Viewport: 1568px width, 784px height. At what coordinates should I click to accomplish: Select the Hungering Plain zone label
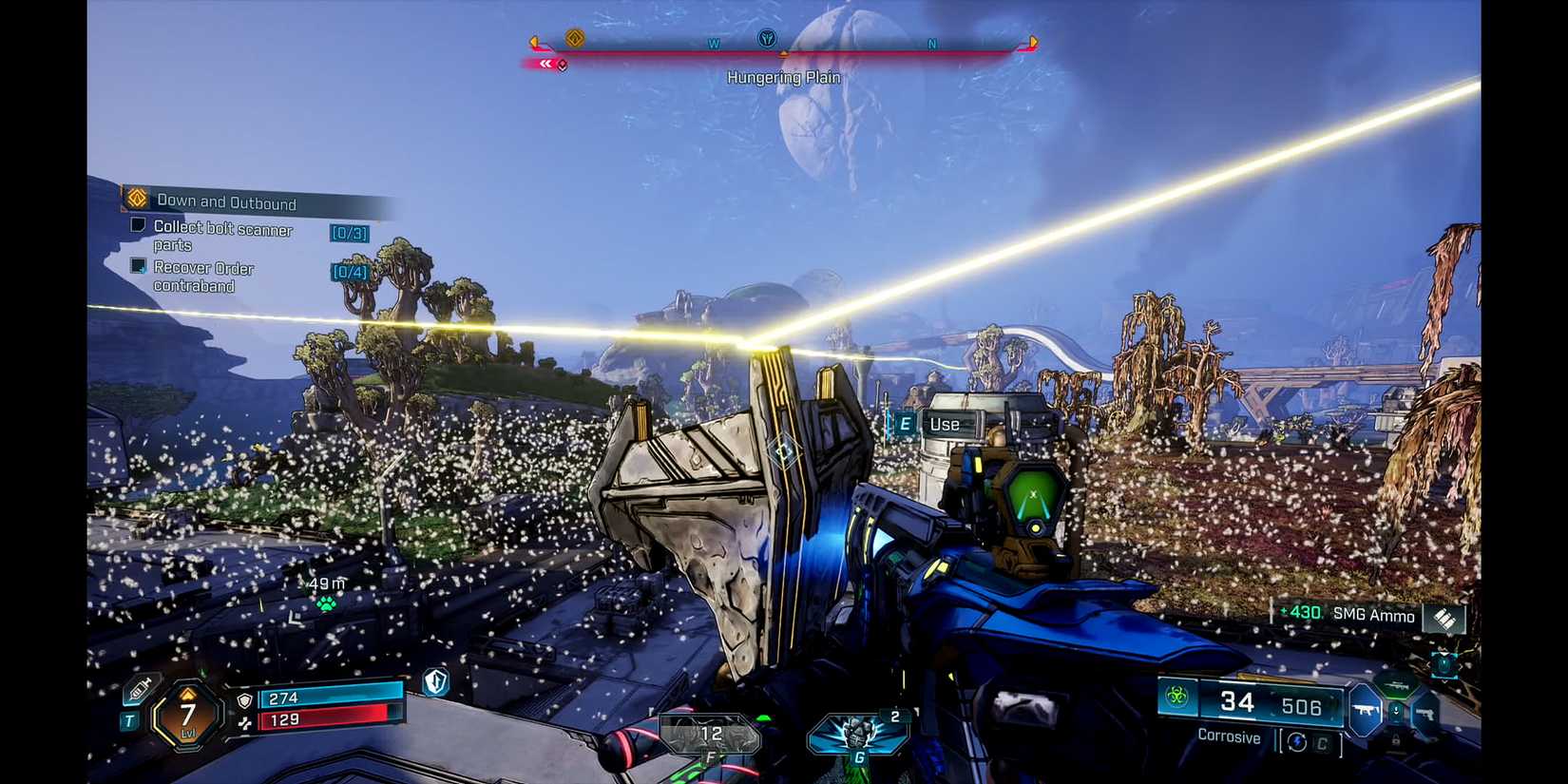tap(784, 77)
